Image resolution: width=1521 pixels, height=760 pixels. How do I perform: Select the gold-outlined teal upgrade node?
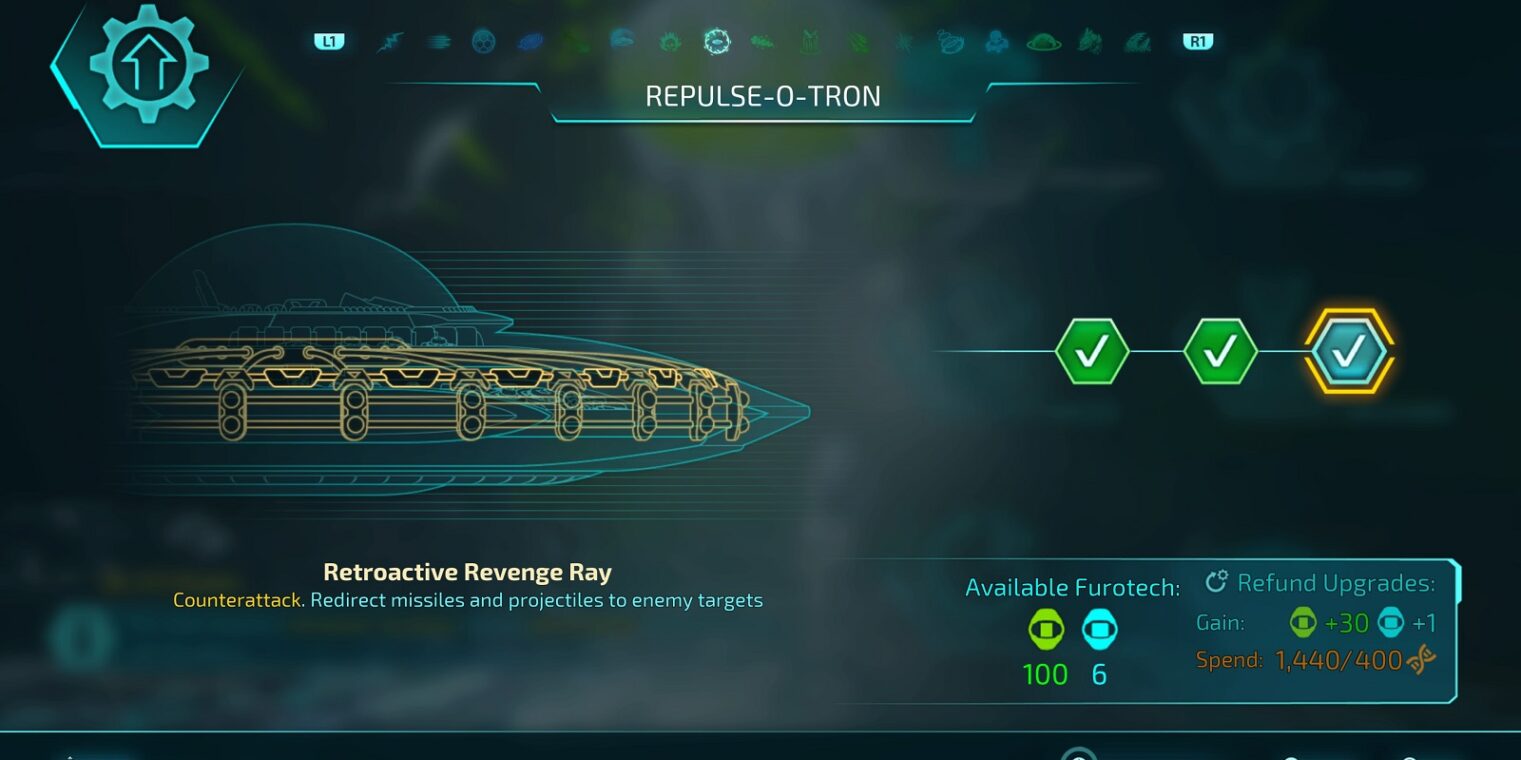point(1349,351)
